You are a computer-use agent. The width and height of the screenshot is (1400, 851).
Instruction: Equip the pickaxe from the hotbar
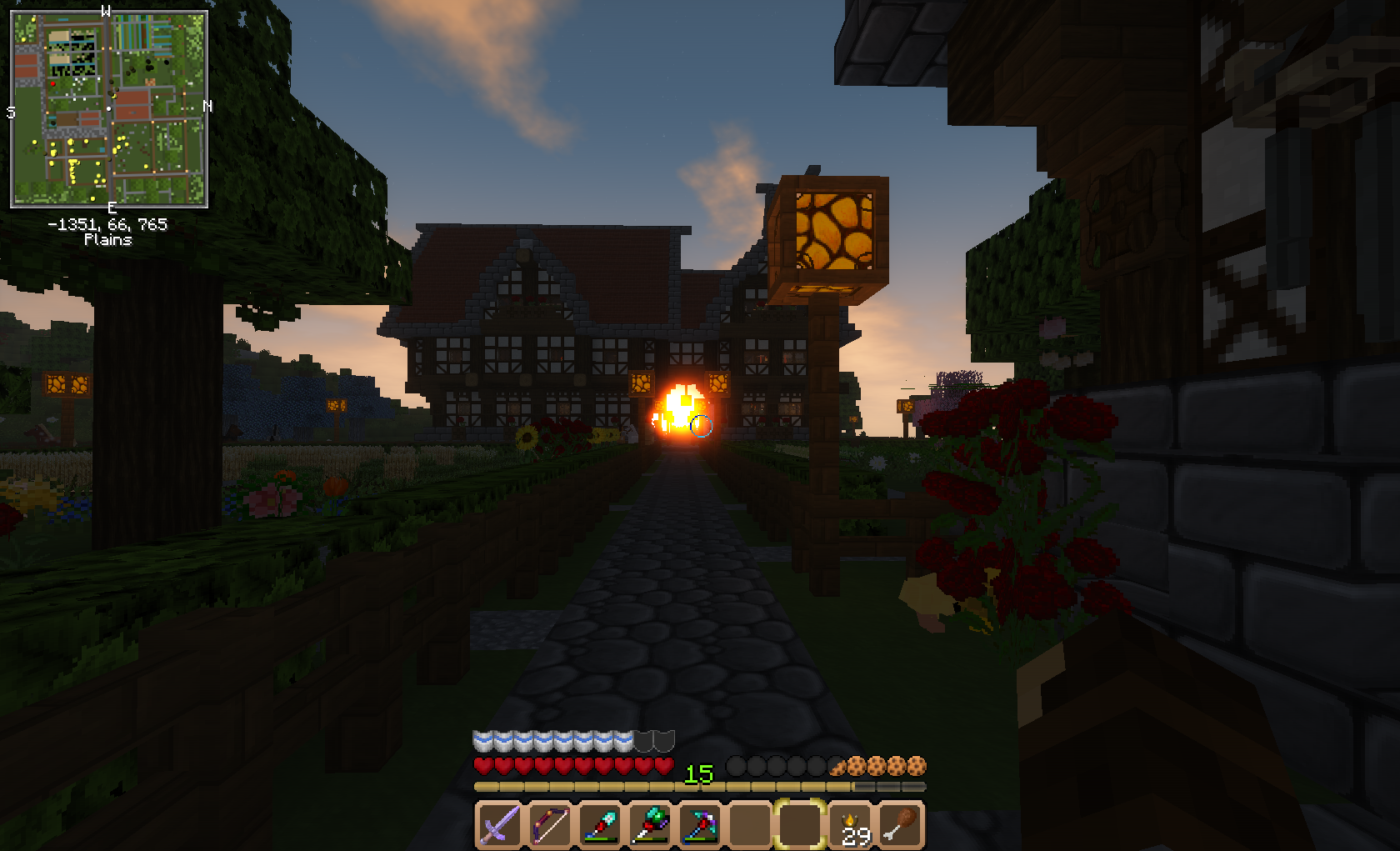coord(700,825)
